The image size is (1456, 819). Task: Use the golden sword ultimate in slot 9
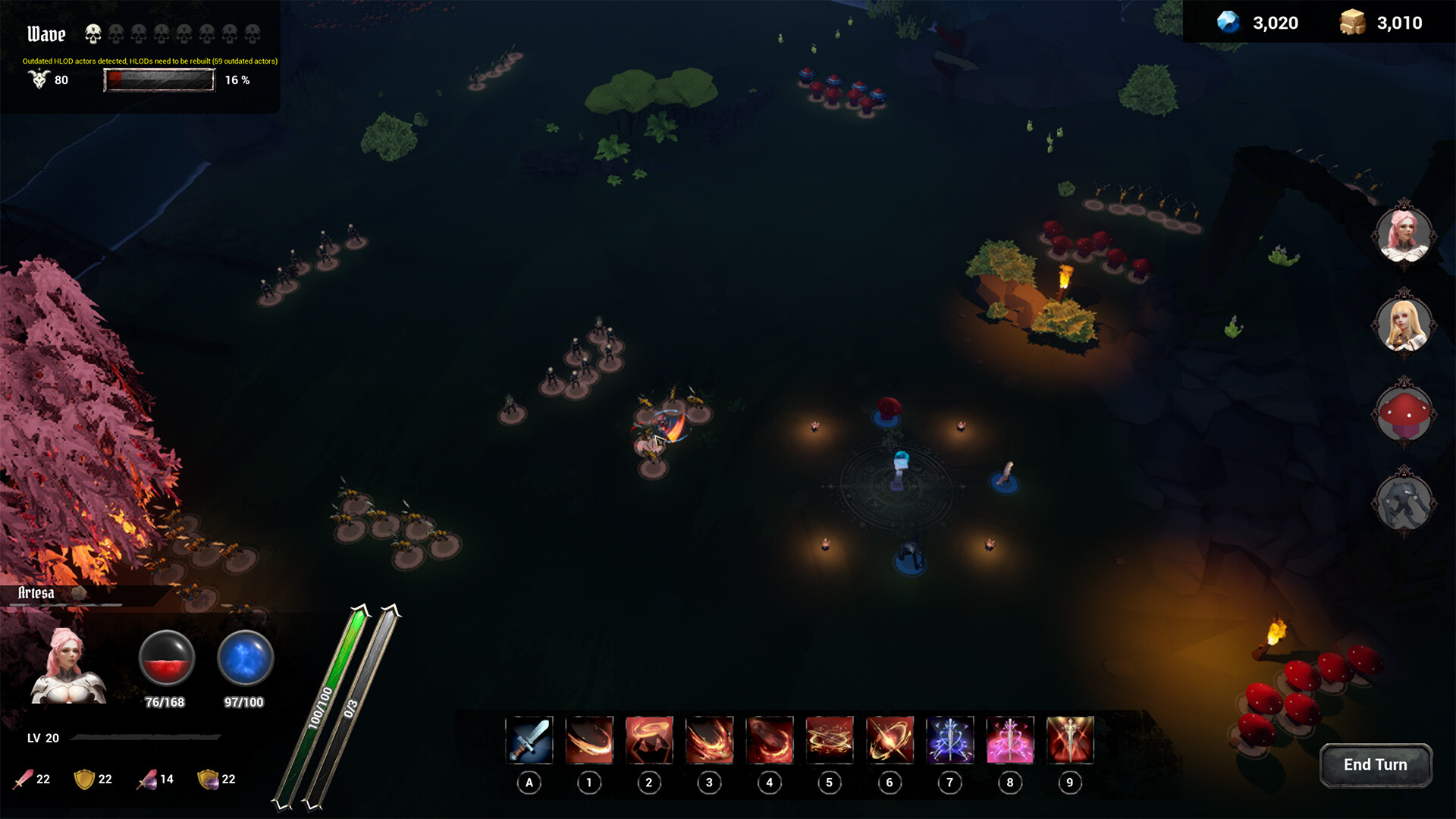click(x=1069, y=740)
